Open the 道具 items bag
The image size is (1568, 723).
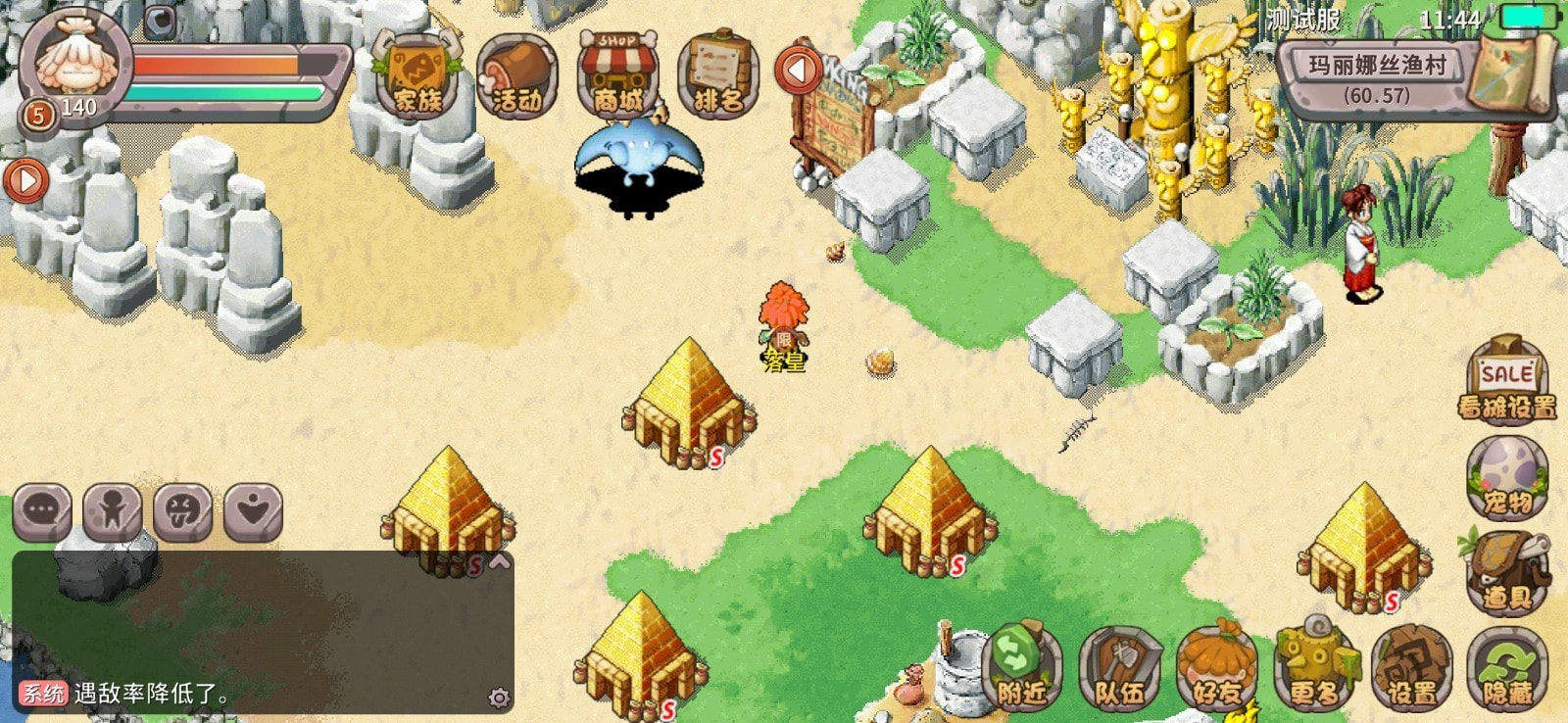tap(1507, 572)
